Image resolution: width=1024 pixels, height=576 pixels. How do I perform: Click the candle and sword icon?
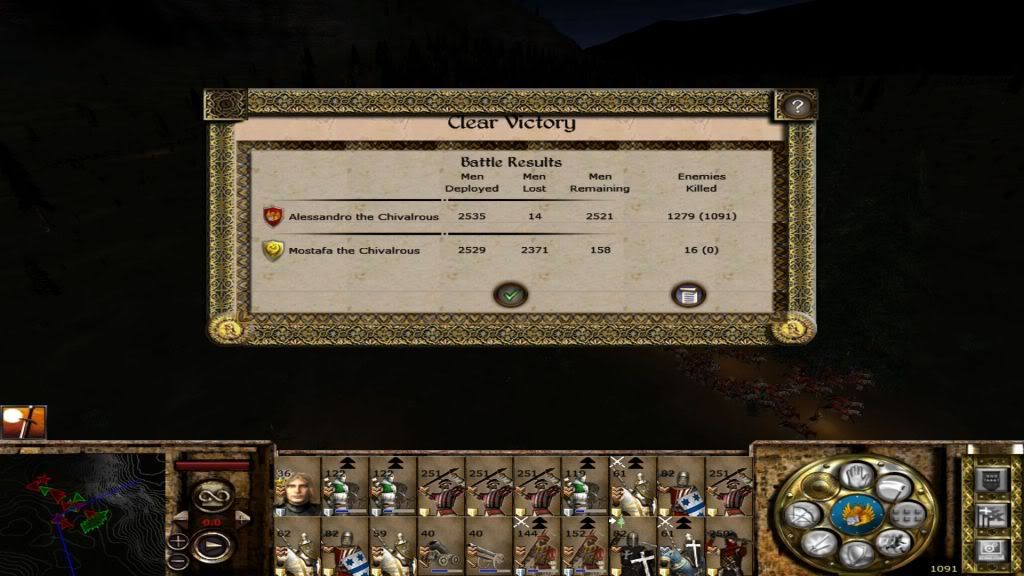click(x=22, y=422)
